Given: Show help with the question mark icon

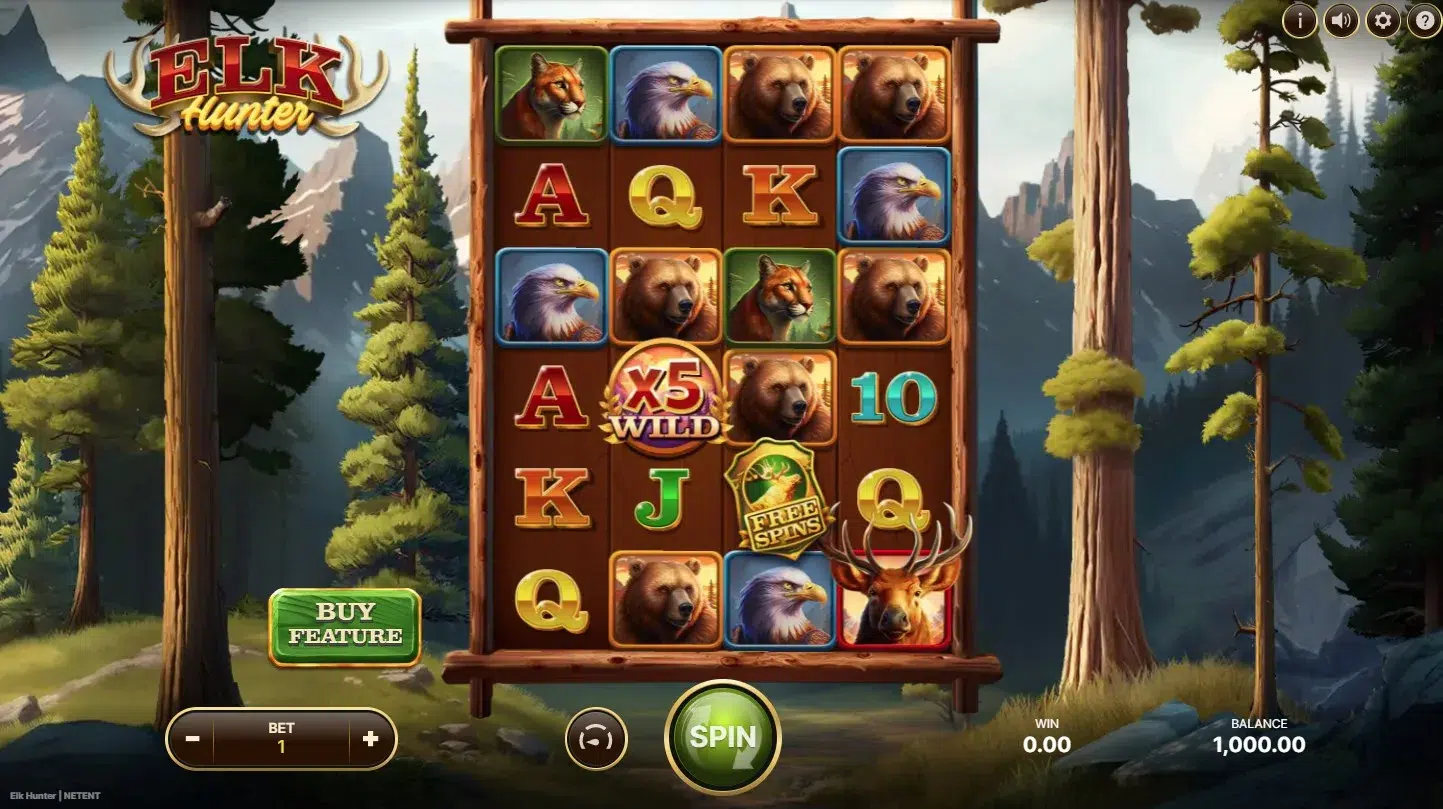Looking at the screenshot, I should pos(1424,20).
